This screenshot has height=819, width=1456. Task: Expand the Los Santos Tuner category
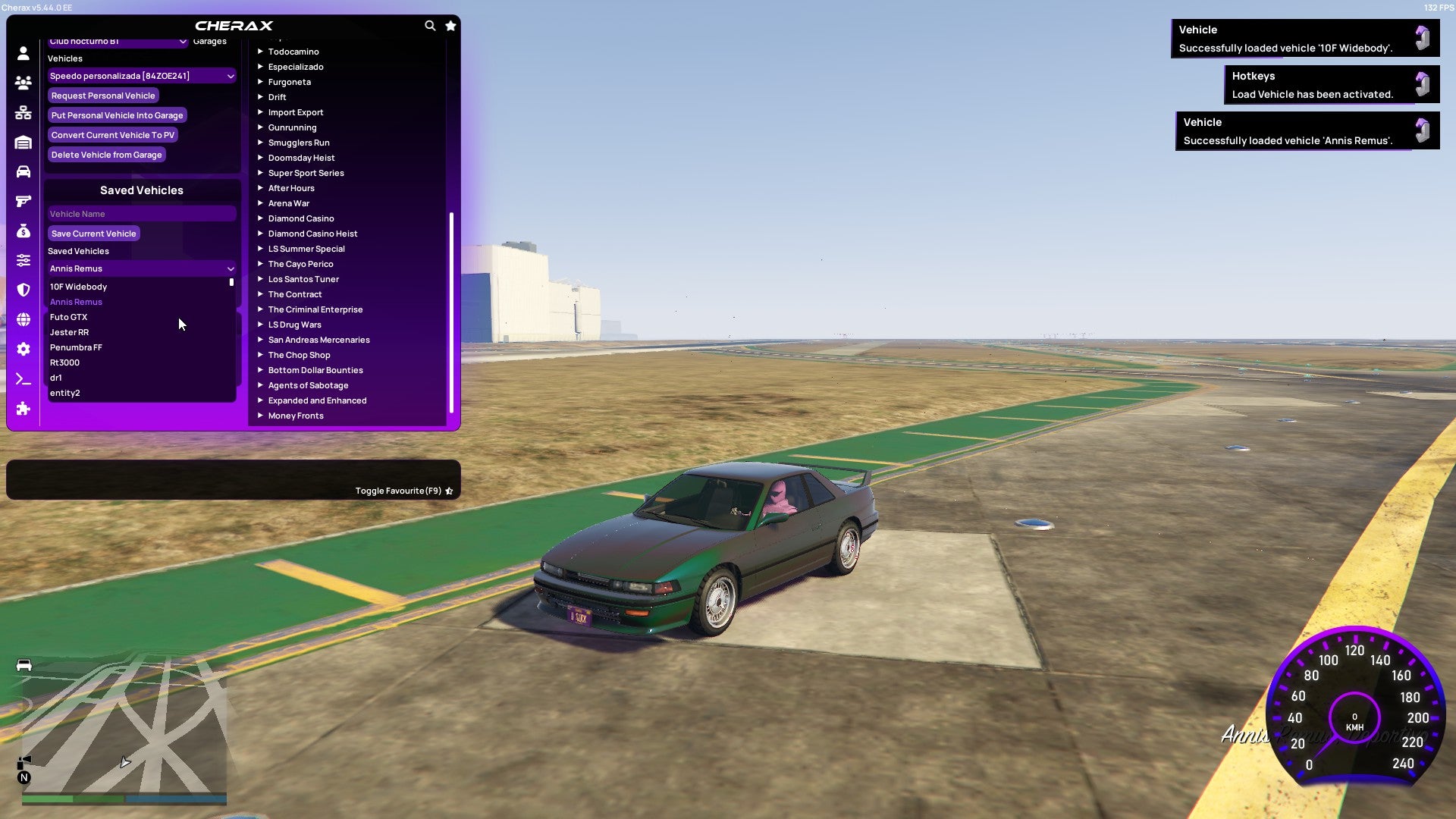coord(303,279)
